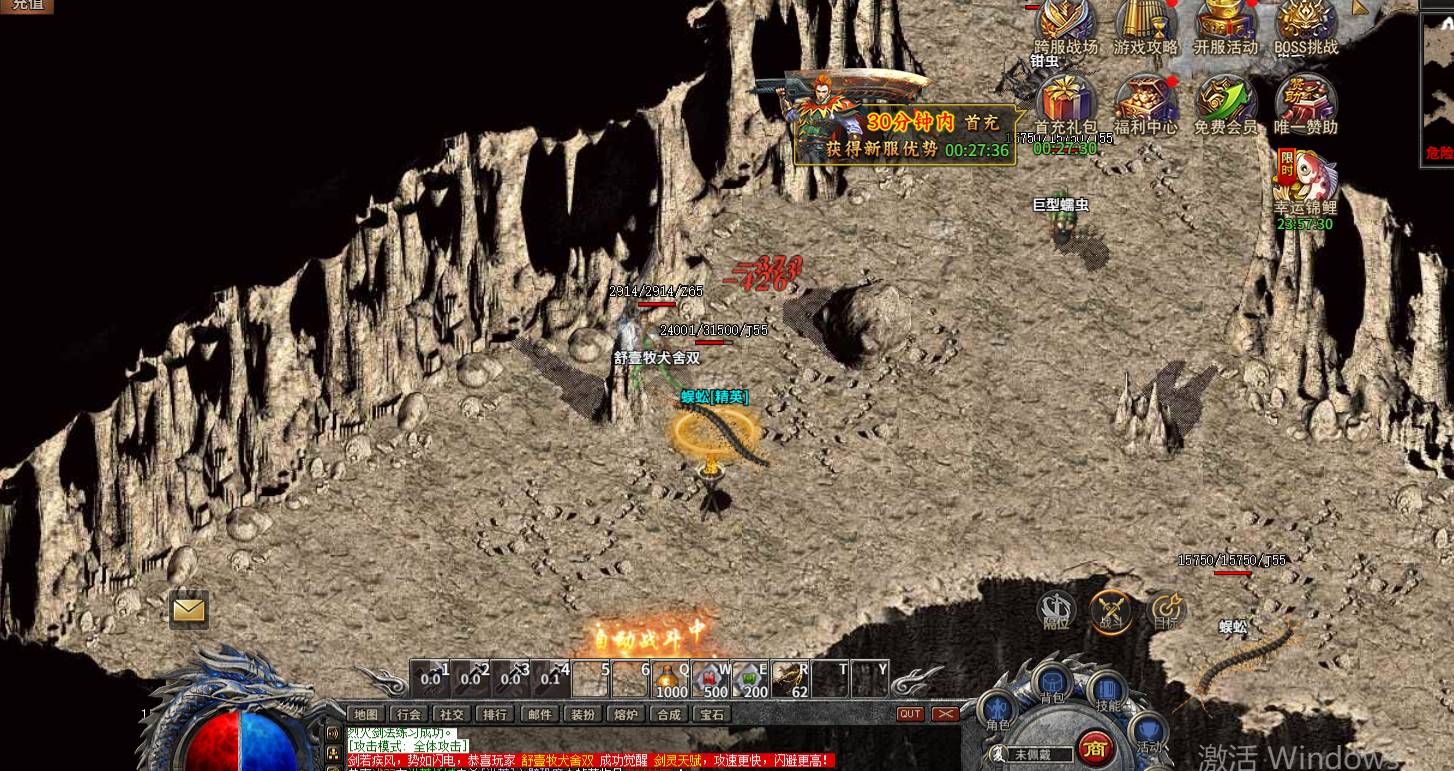Open the 熔炉 furnace menu
The width and height of the screenshot is (1454, 771).
[x=626, y=714]
